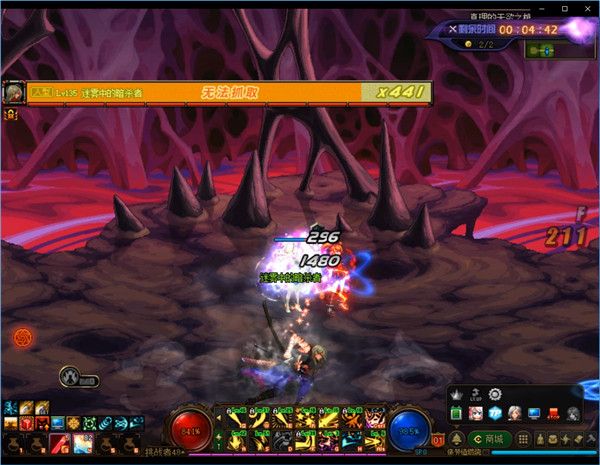Open the white-haired character portrait icon
Image resolution: width=600 pixels, height=465 pixels.
[x=514, y=414]
